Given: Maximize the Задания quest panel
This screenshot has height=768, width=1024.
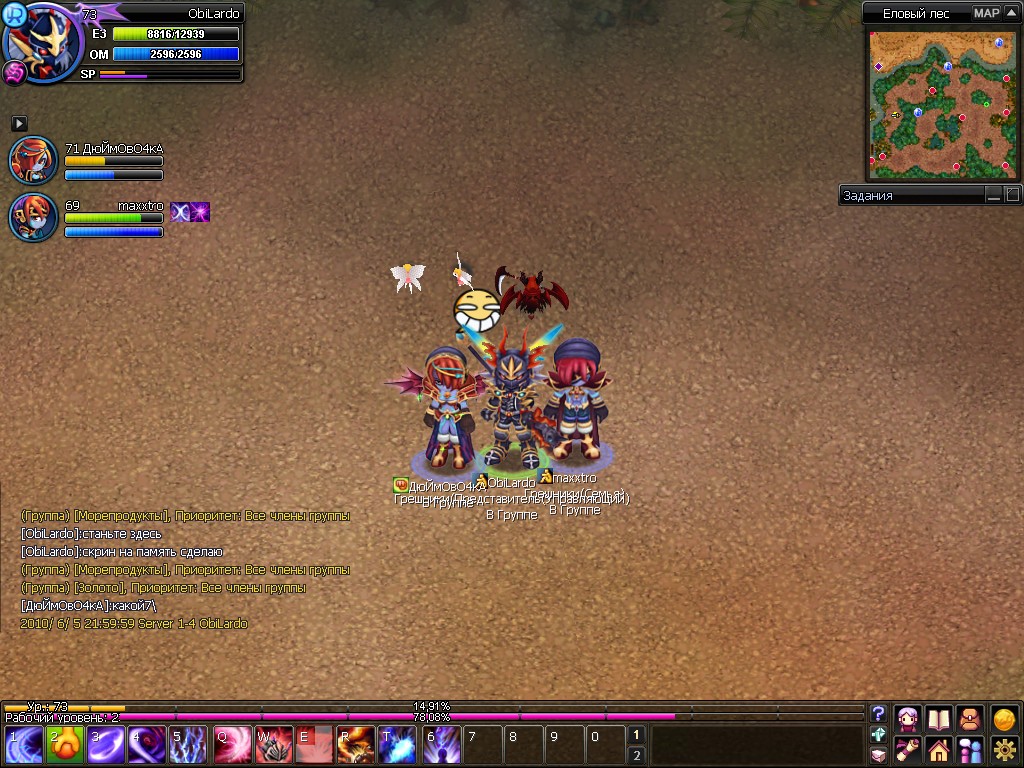Looking at the screenshot, I should [x=1012, y=195].
